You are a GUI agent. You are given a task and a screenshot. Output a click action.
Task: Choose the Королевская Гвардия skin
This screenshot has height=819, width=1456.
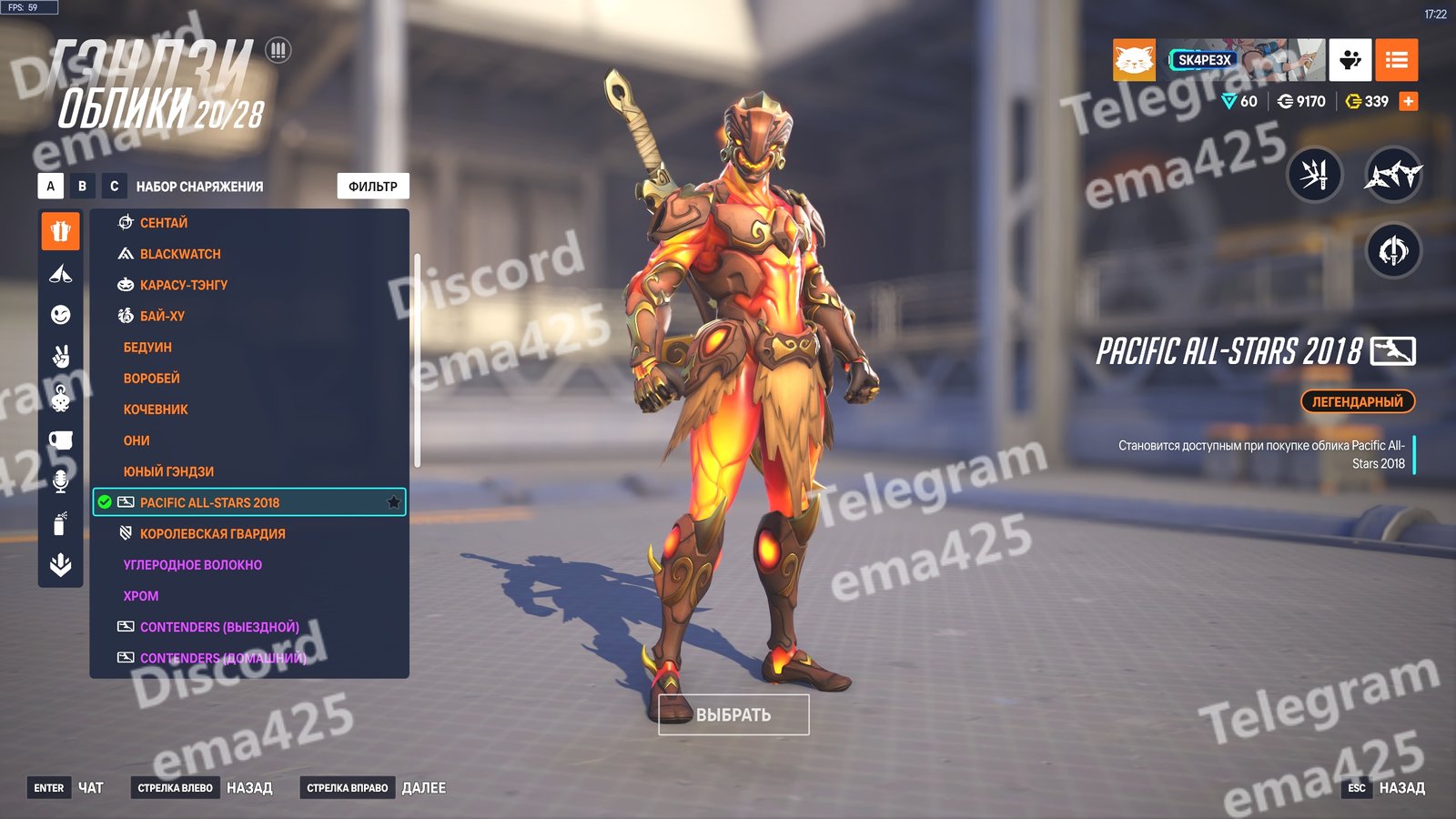pyautogui.click(x=212, y=534)
